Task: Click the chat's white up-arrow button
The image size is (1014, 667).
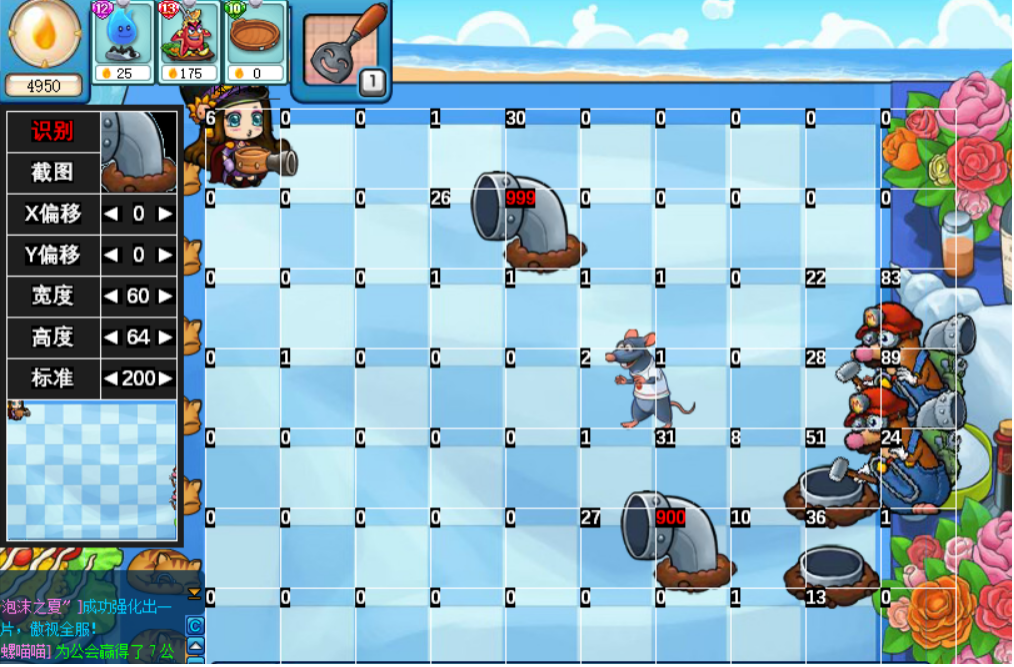Action: 196,647
